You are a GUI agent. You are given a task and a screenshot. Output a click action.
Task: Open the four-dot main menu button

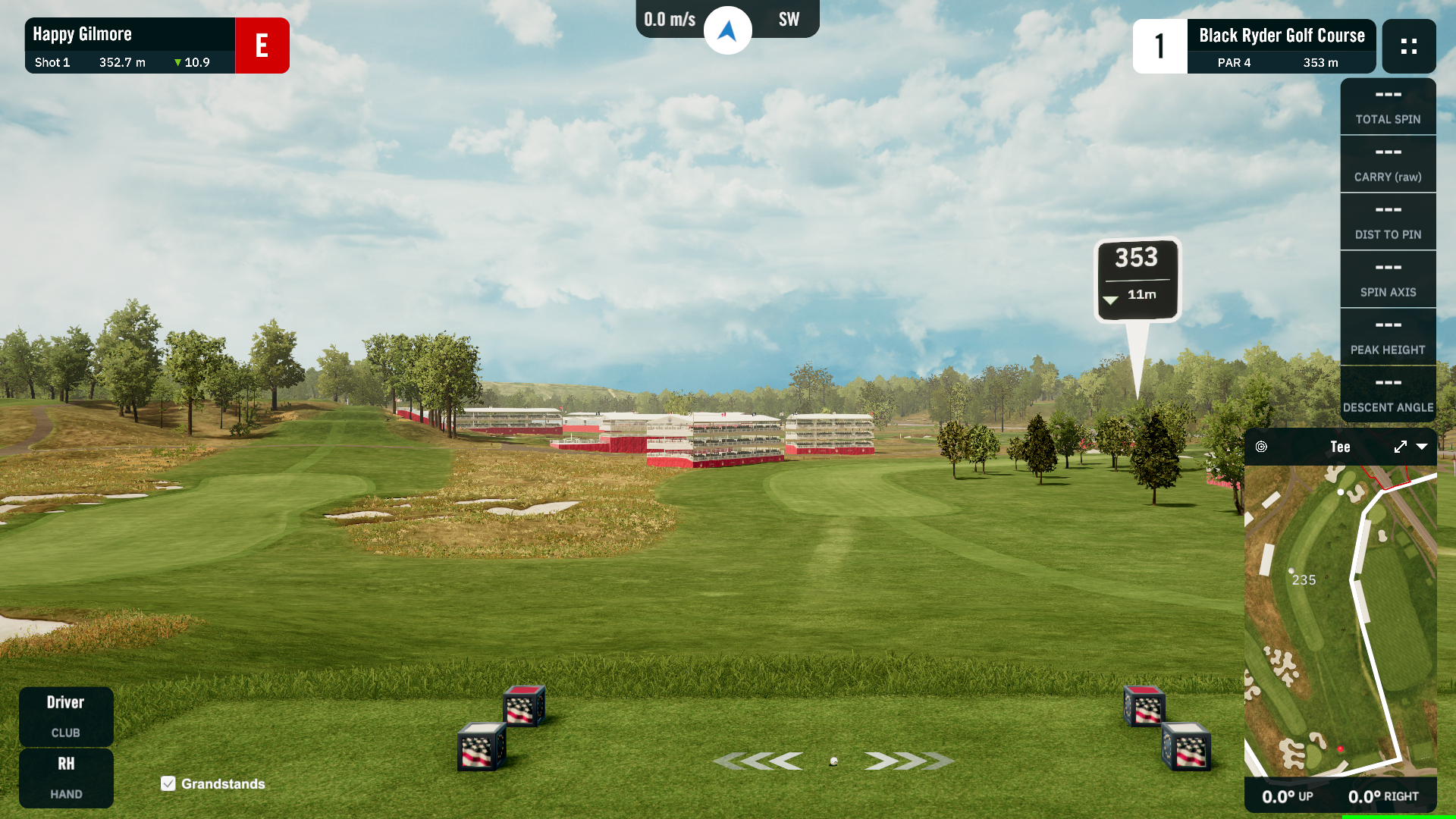point(1409,46)
